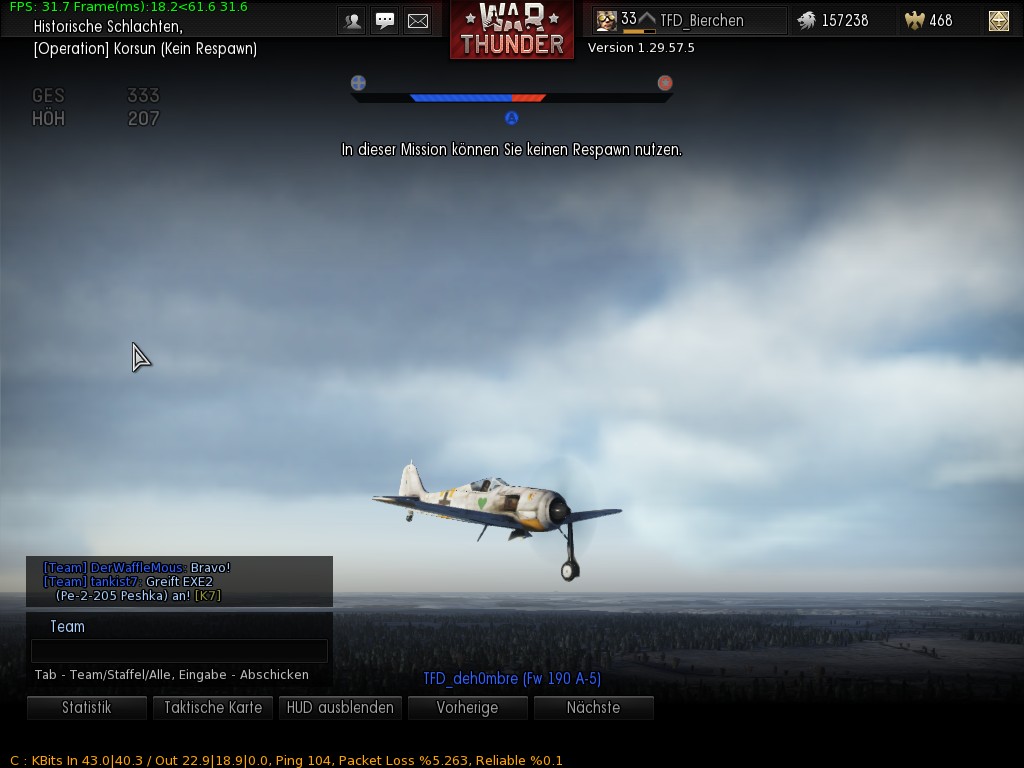Click the Golden Eagles balance 468
Image resolution: width=1024 pixels, height=768 pixels.
[928, 20]
